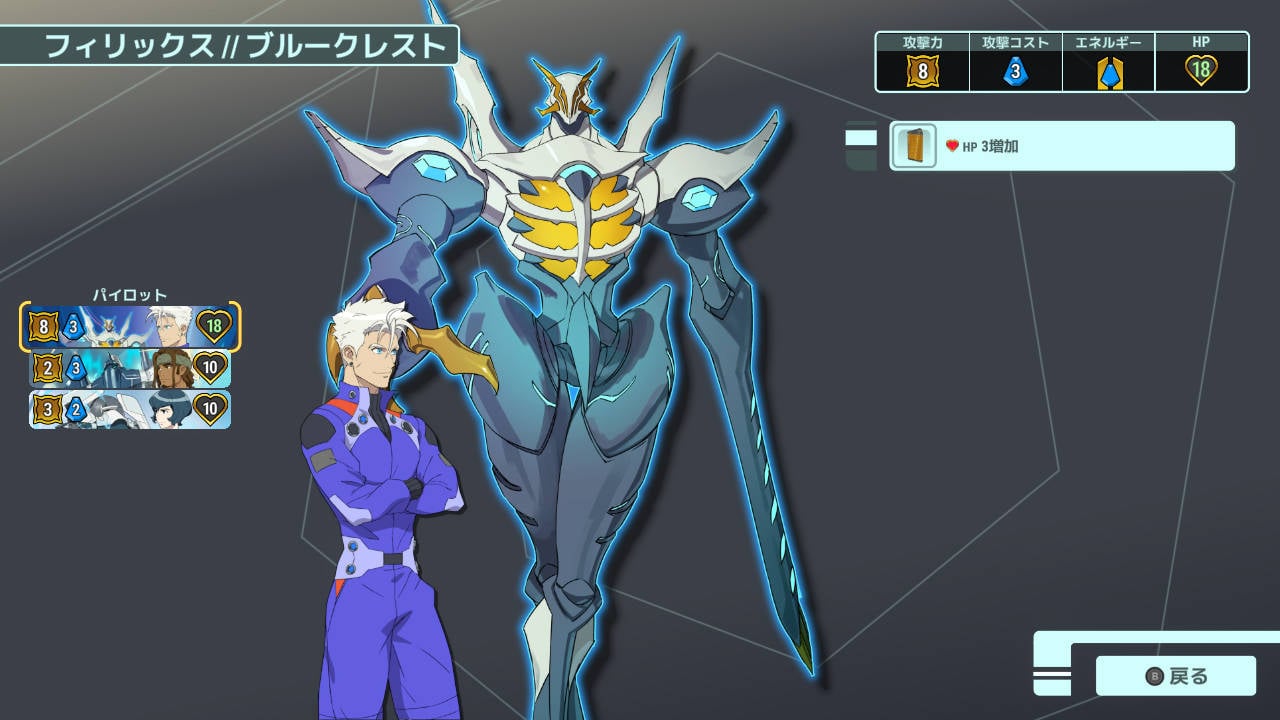
Task: Select the blue 攻撃コスト cost icon showing 3
Action: [1015, 70]
